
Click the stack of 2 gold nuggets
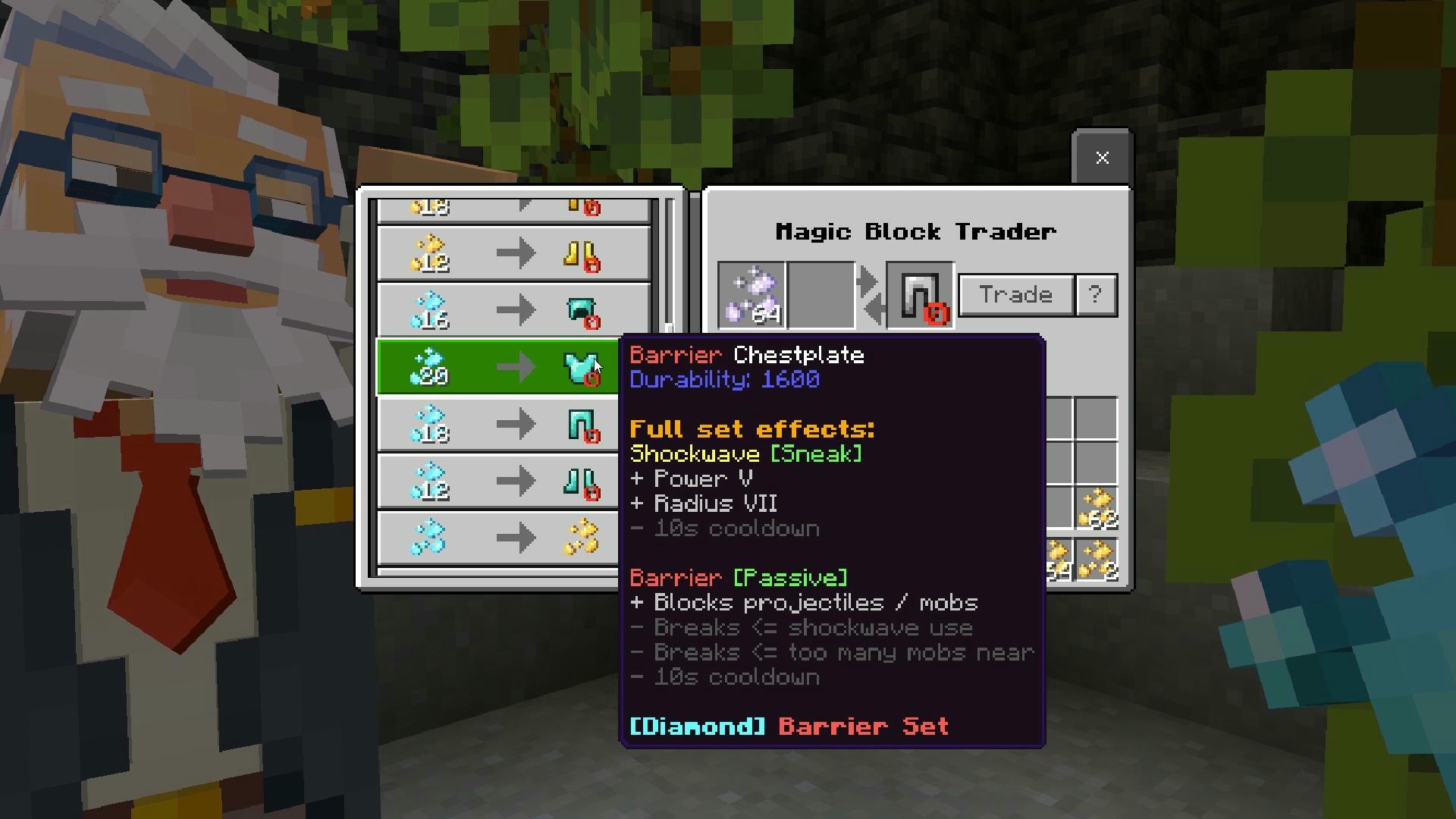click(1099, 559)
